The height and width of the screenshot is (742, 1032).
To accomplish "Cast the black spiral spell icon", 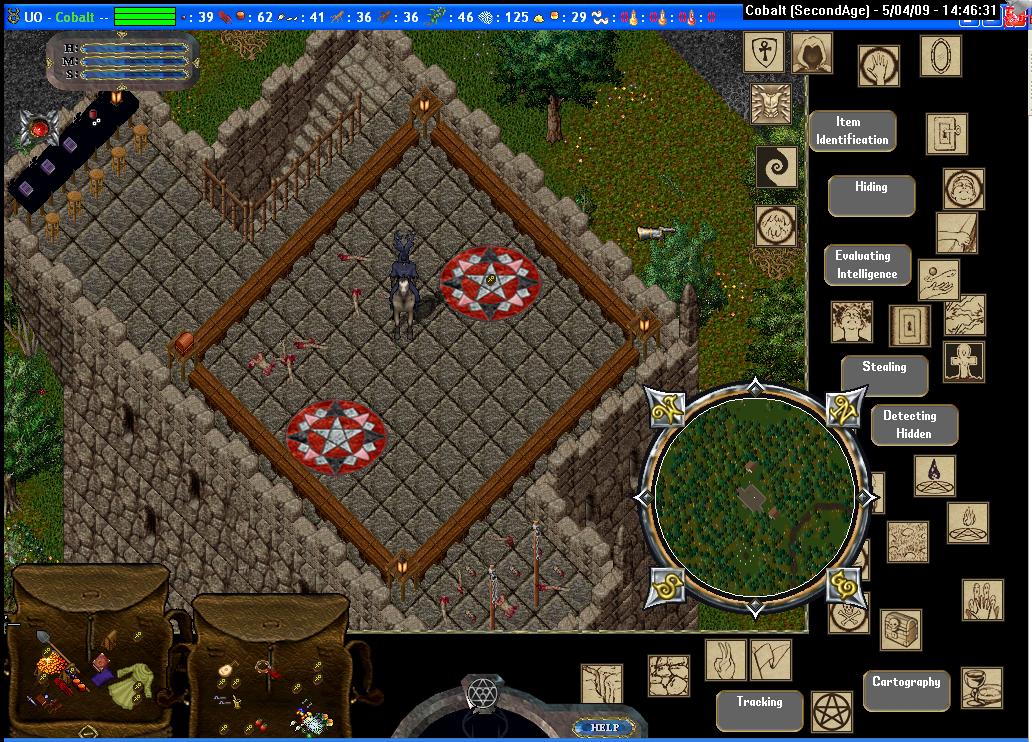I will [776, 167].
